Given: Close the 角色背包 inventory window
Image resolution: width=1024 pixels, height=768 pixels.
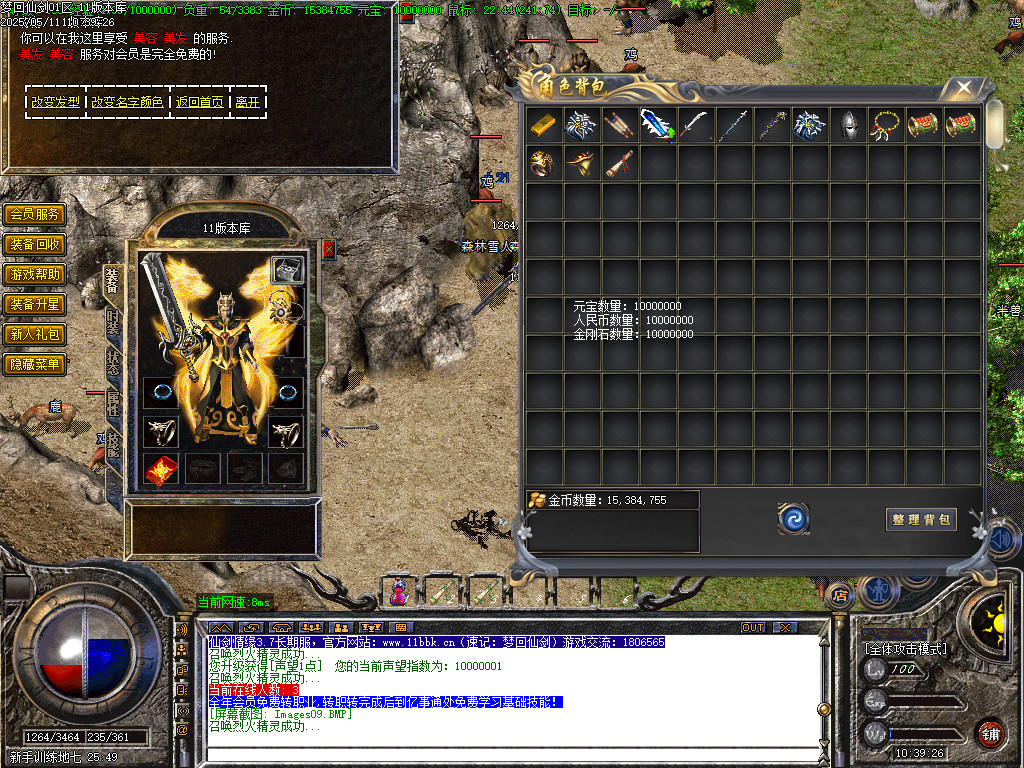Looking at the screenshot, I should click(x=964, y=88).
